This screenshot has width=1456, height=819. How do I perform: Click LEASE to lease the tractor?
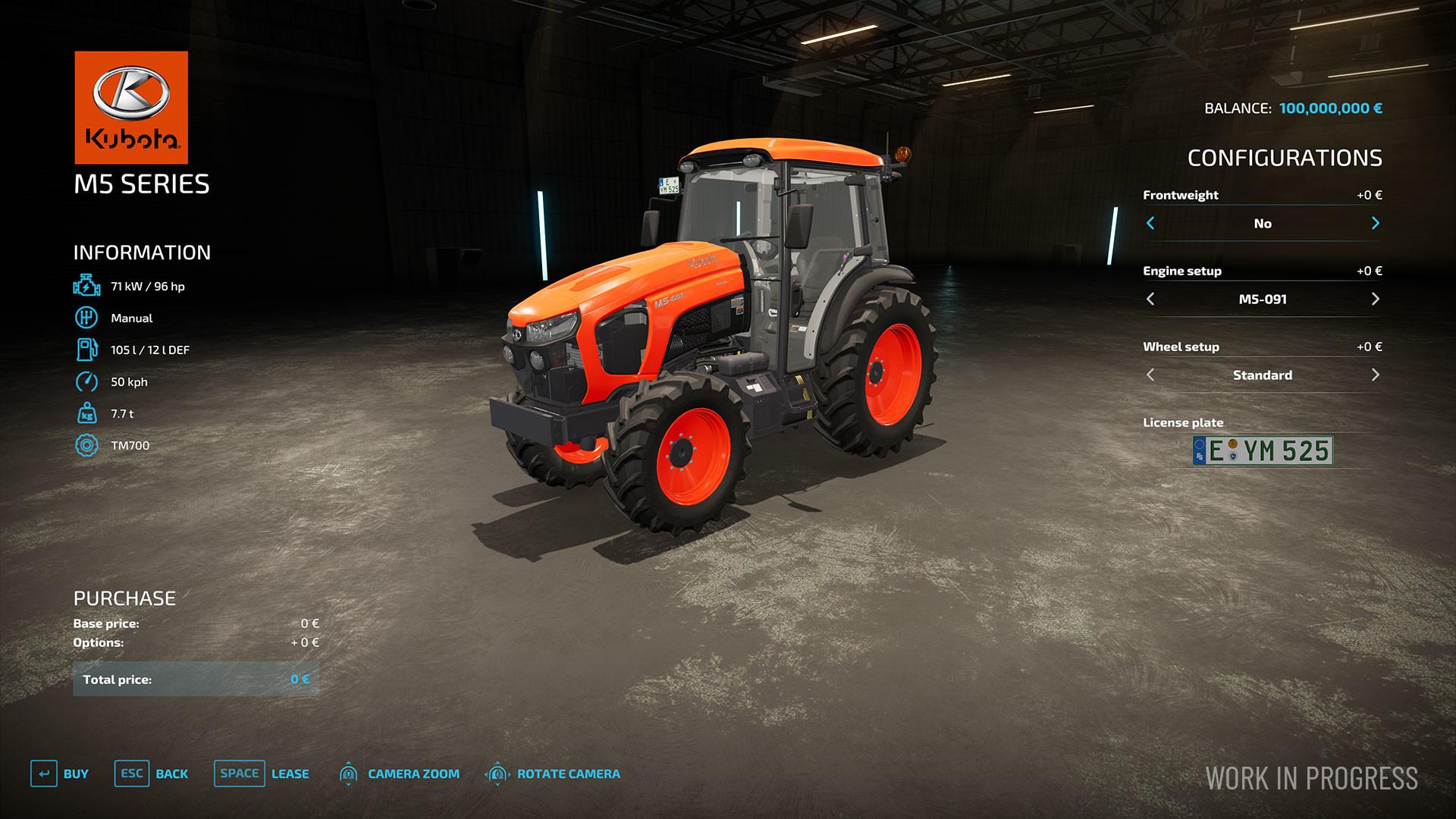[288, 773]
